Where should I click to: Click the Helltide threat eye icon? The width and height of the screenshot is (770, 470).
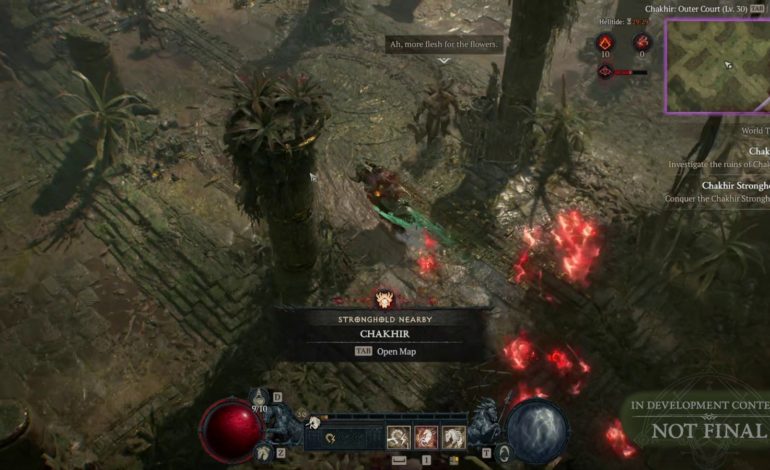coord(605,71)
